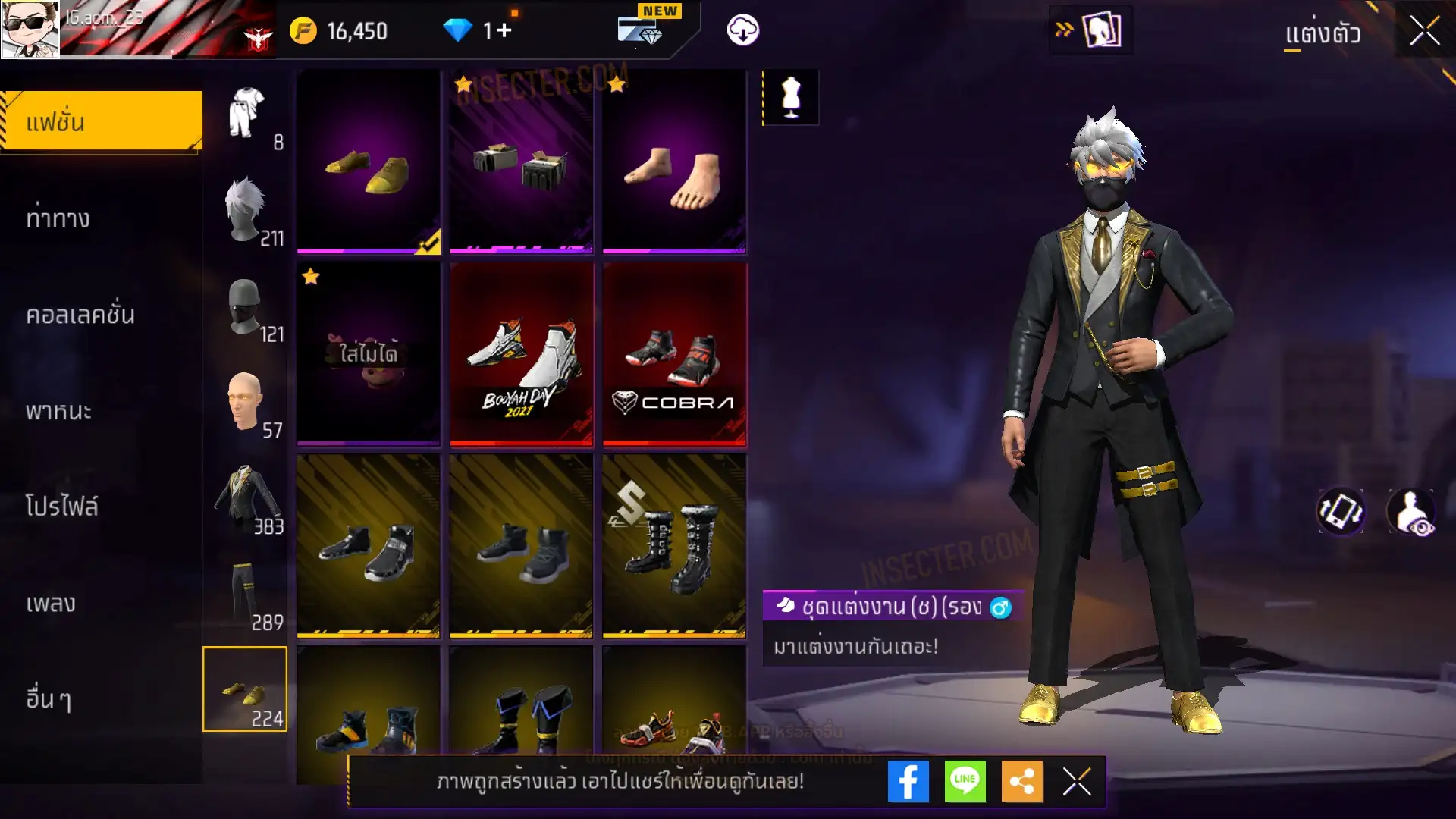Screen dimensions: 1456x819
Task: Add diamonds with the plus button
Action: click(504, 30)
